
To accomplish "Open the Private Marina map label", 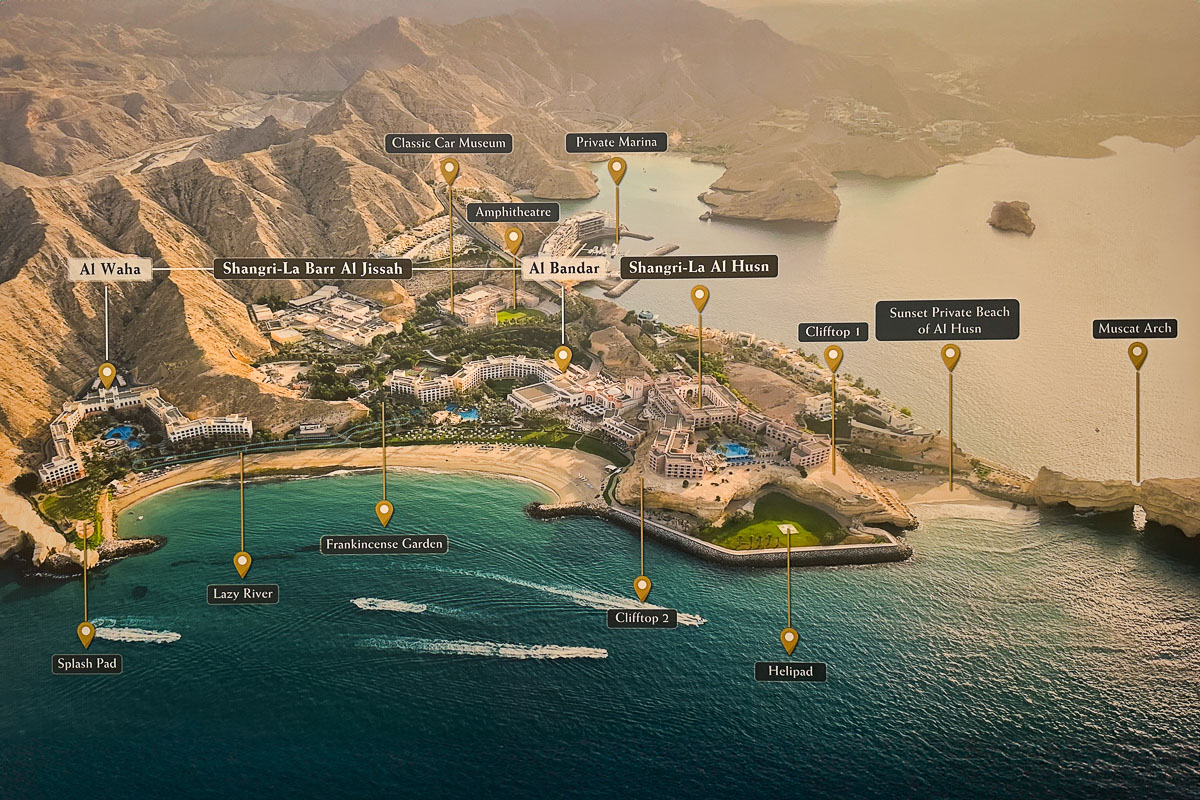I will tap(616, 142).
